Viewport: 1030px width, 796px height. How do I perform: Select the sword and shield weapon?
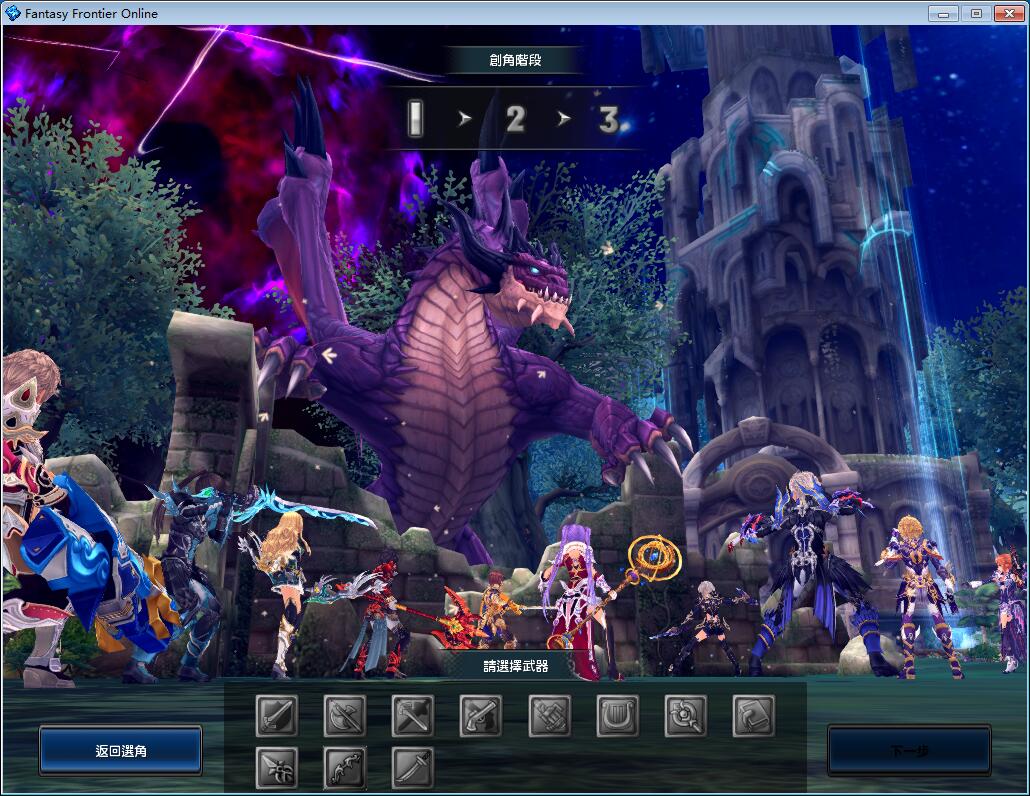pos(277,716)
